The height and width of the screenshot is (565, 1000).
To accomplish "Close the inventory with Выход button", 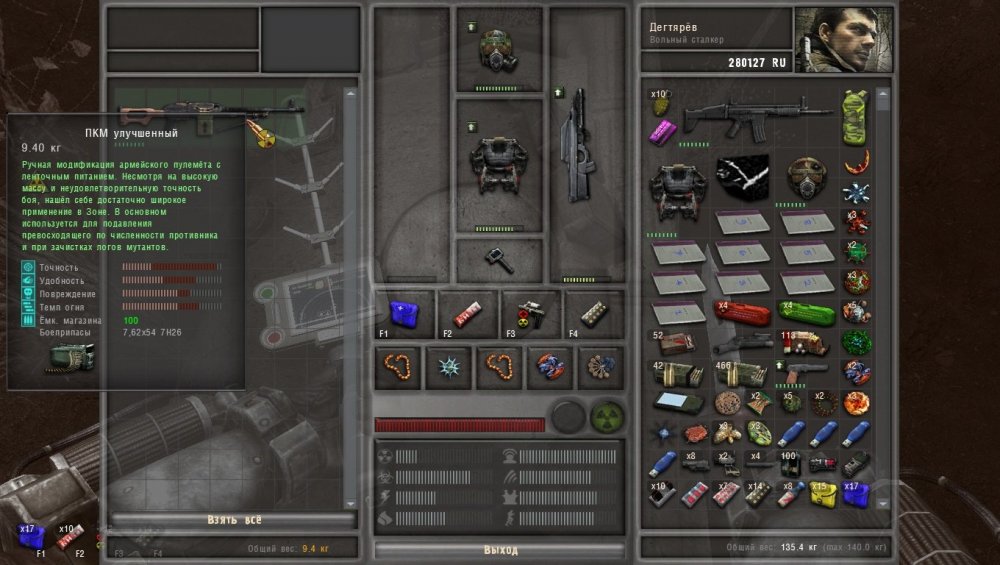I will coord(500,550).
